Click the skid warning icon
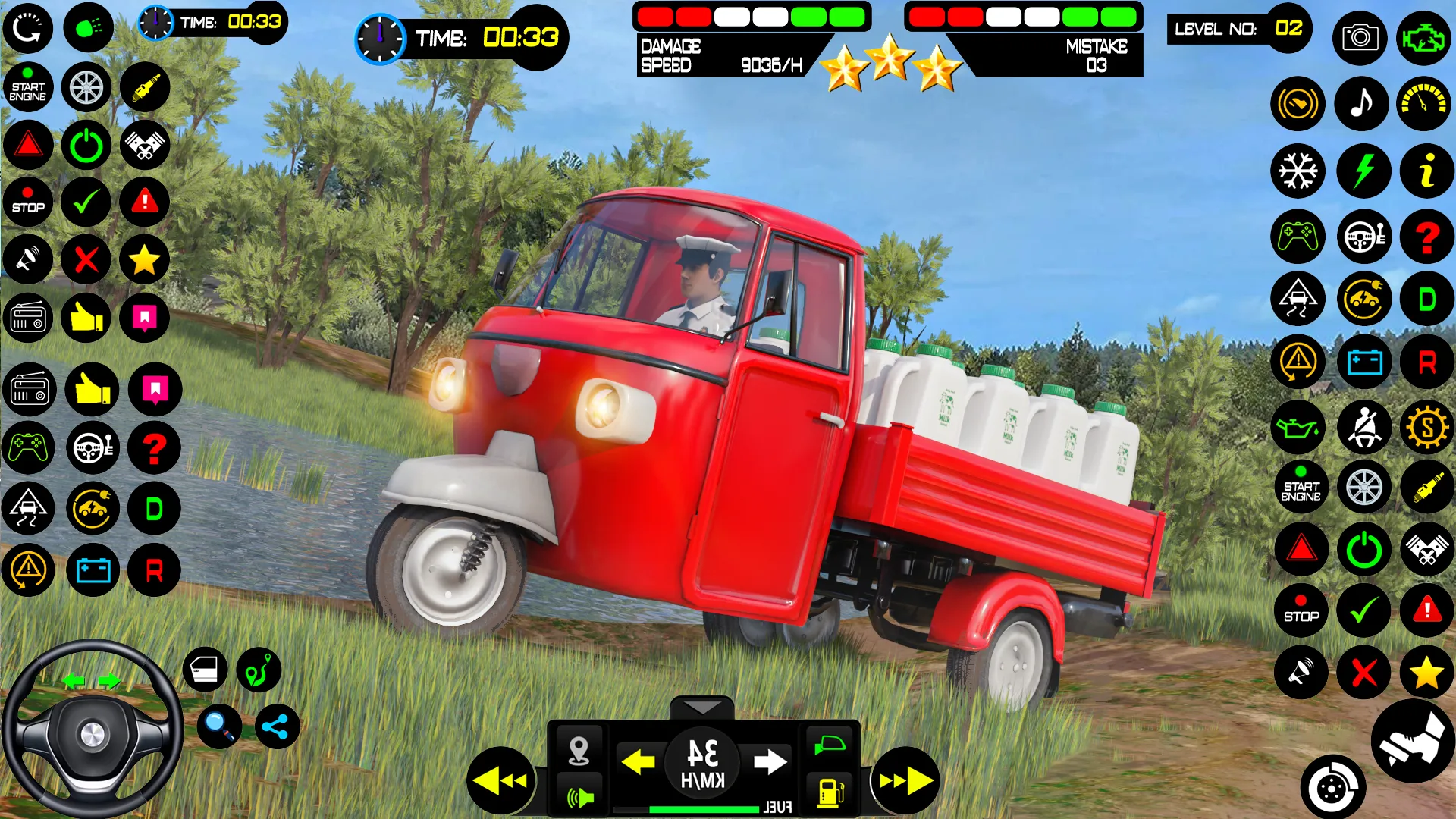The height and width of the screenshot is (819, 1456). [x=1298, y=299]
